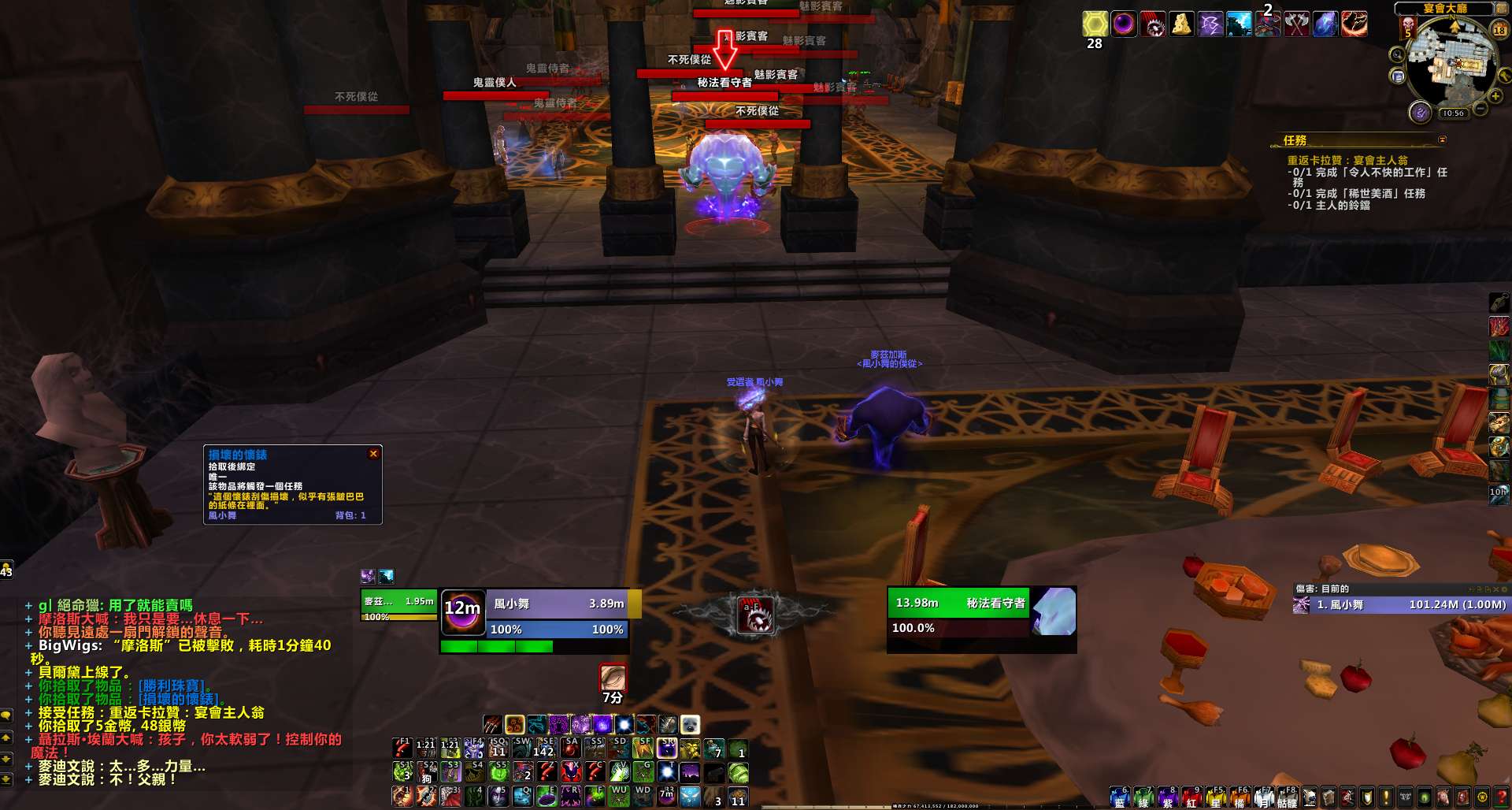Select the damage meter row for the player
Viewport: 1512px width, 810px height.
click(1400, 604)
